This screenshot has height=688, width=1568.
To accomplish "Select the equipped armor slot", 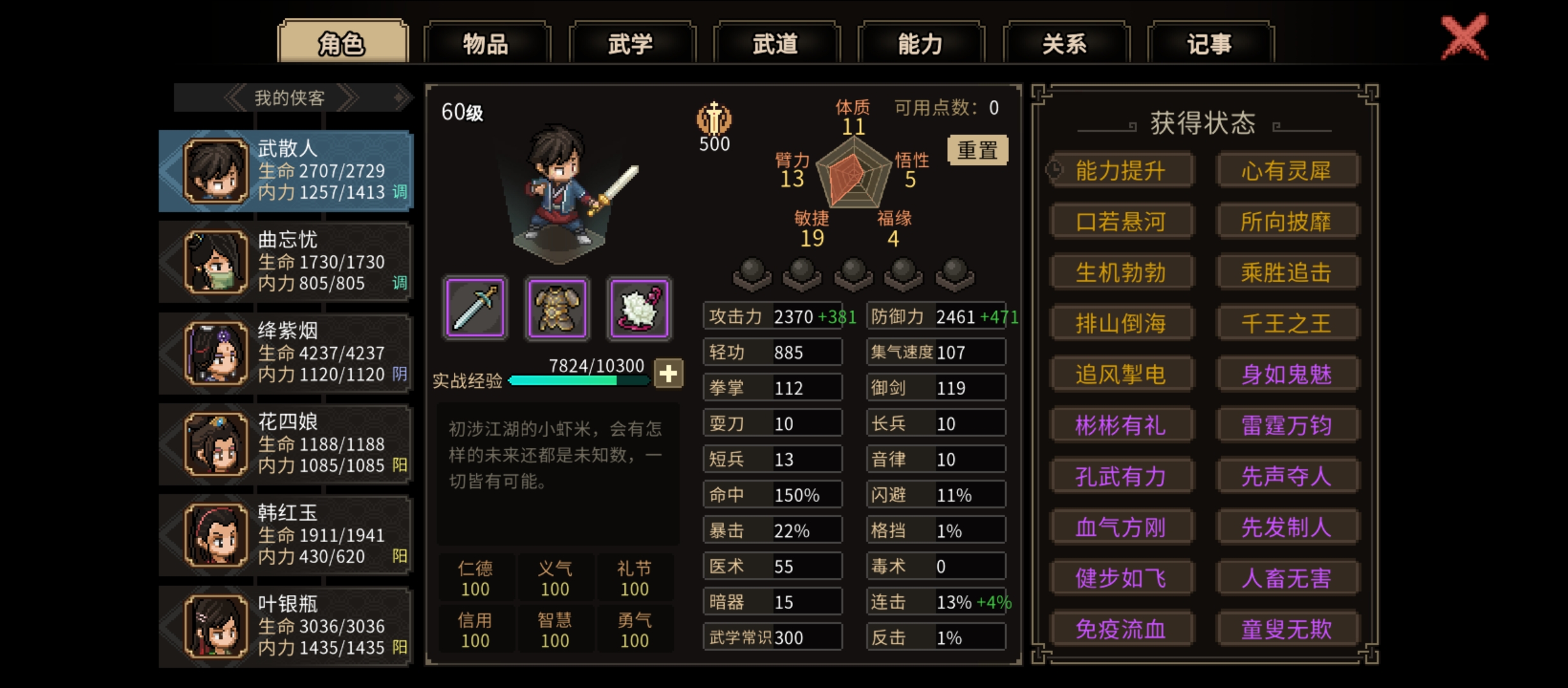I will [x=557, y=308].
